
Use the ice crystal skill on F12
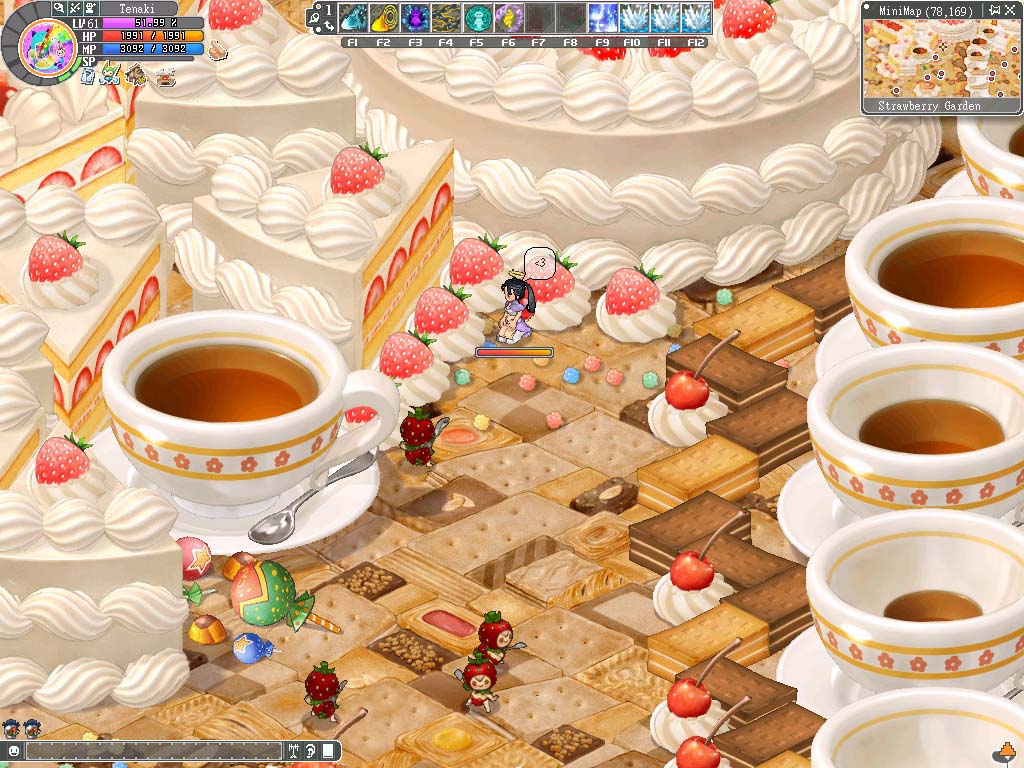point(695,18)
